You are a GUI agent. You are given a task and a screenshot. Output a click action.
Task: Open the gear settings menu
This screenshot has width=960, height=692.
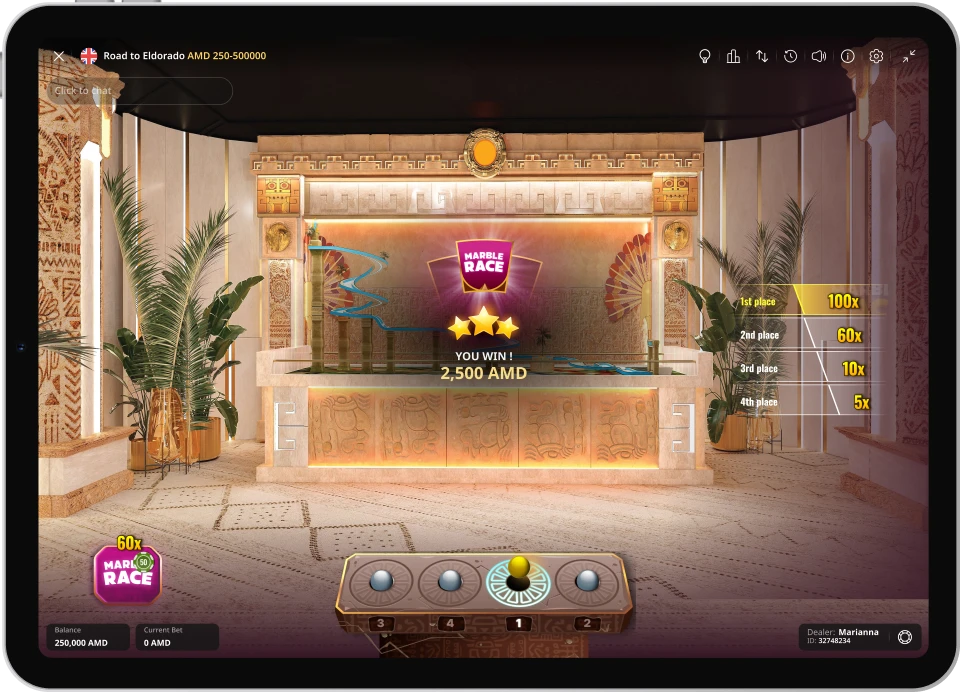(876, 56)
